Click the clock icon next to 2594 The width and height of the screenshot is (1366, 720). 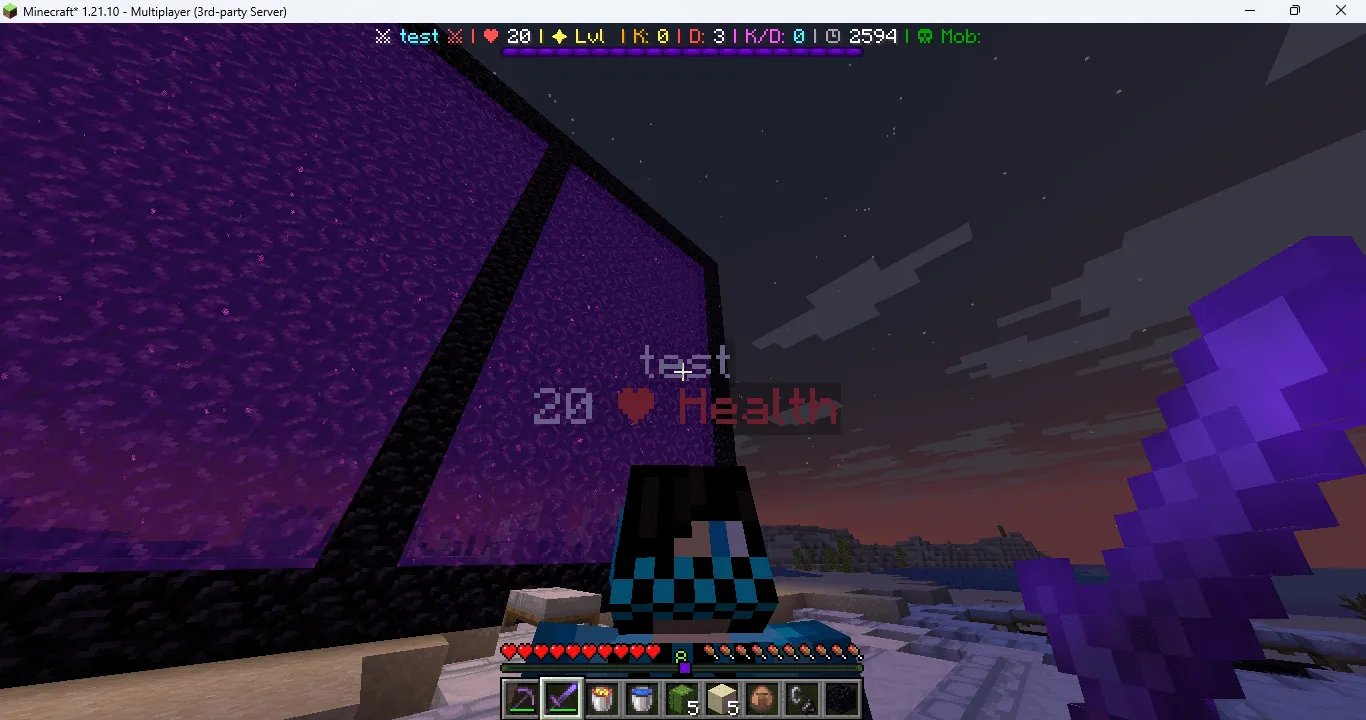click(x=835, y=36)
